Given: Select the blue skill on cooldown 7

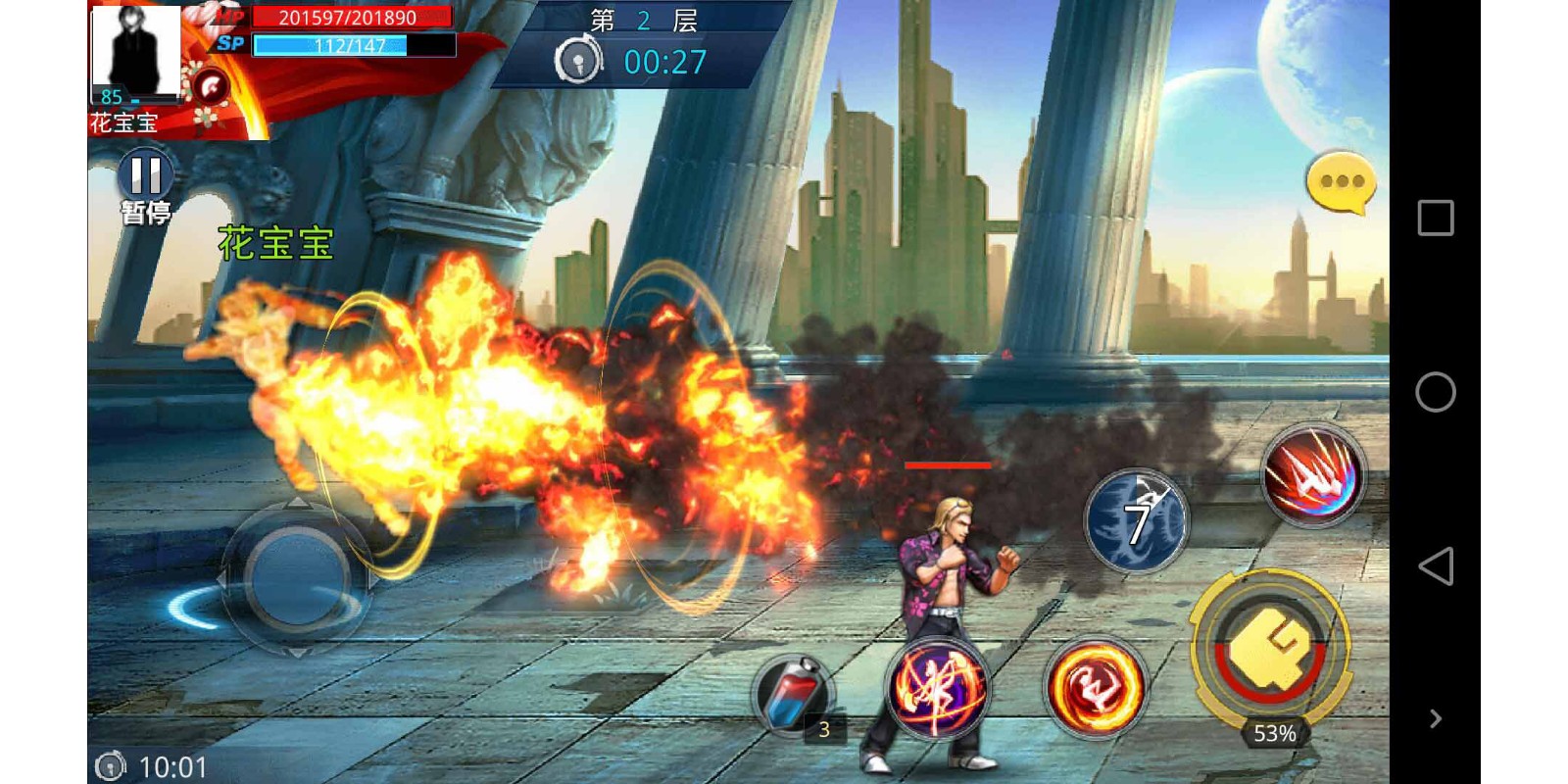Looking at the screenshot, I should pos(1137,521).
